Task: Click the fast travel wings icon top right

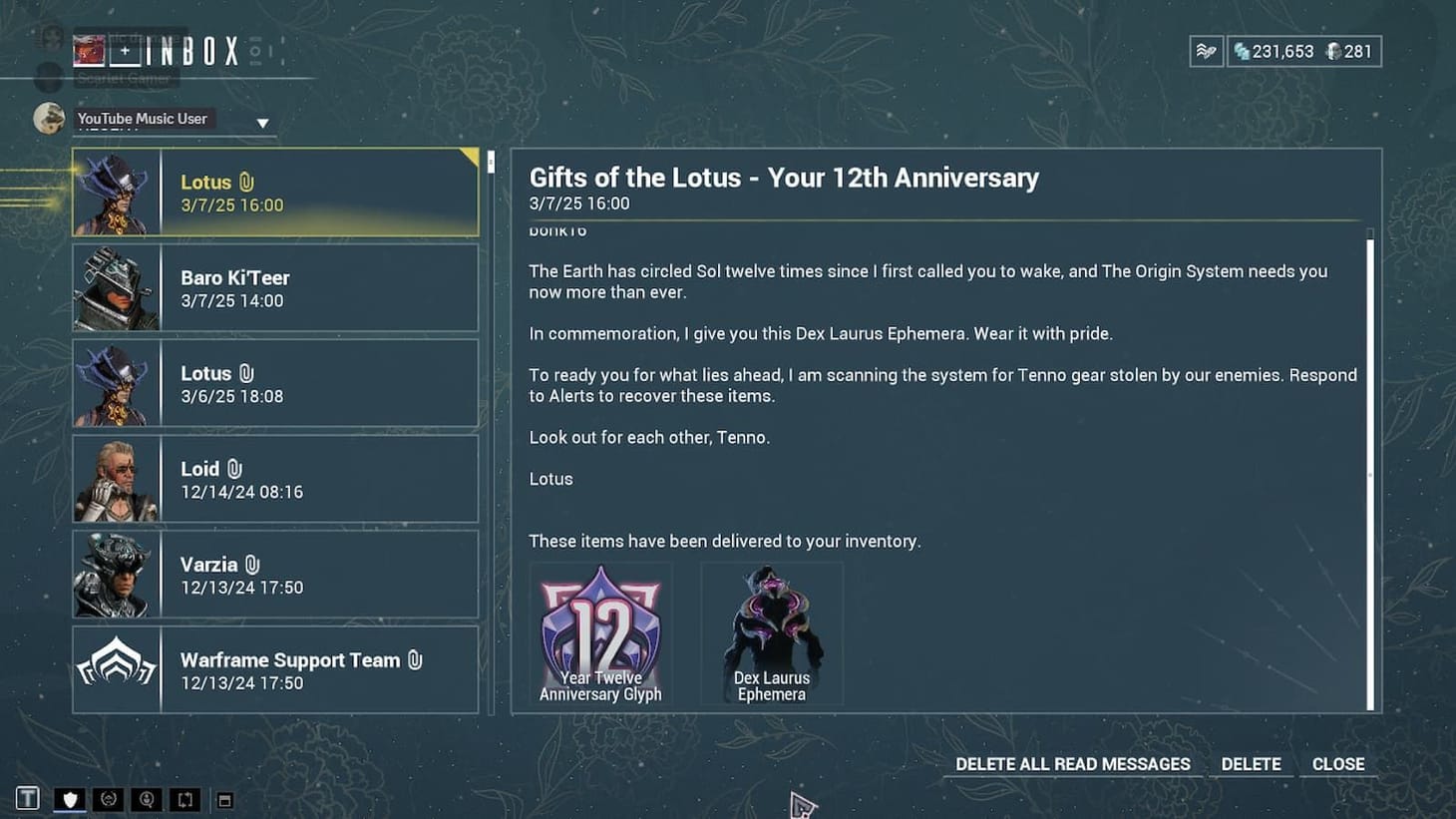Action: (1205, 50)
